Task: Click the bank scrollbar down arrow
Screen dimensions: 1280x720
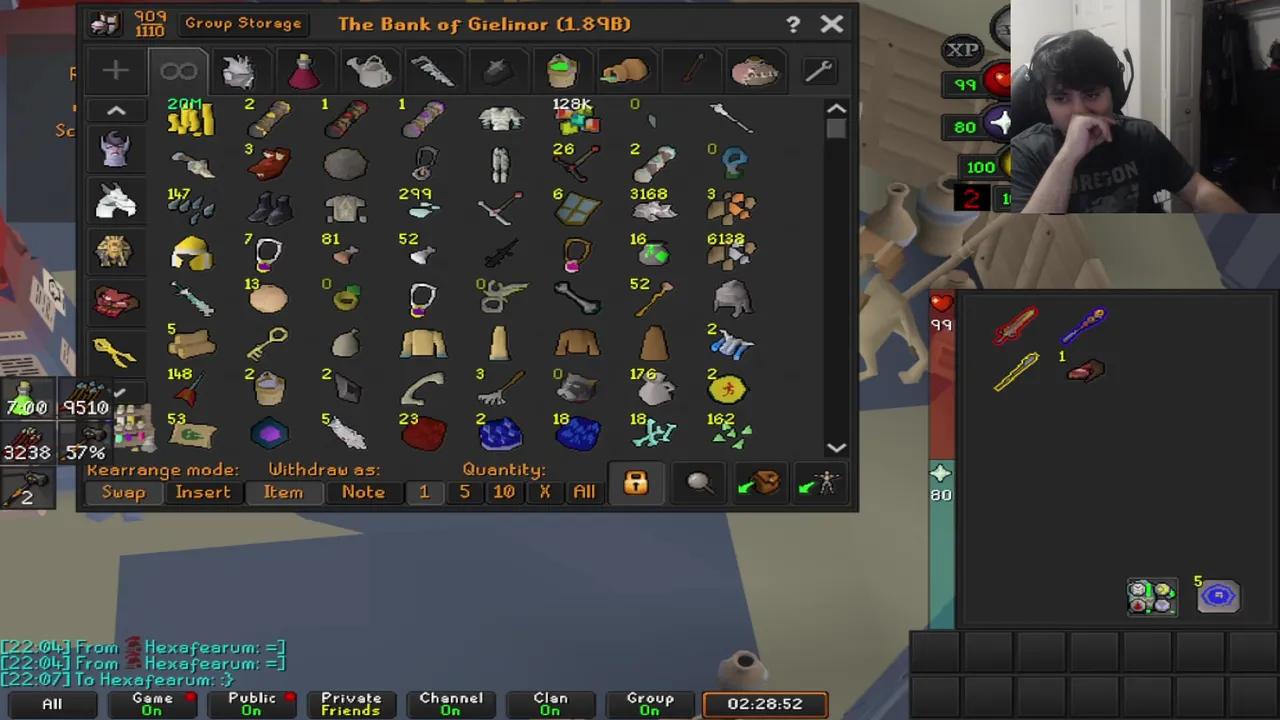Action: (836, 448)
